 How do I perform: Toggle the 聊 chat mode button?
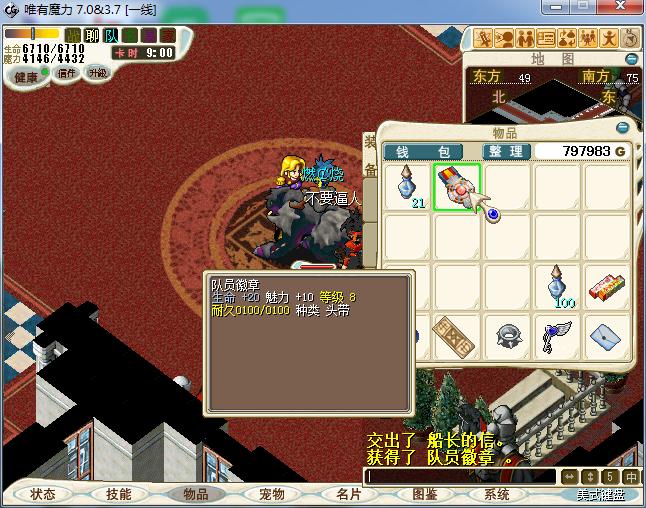pos(92,36)
